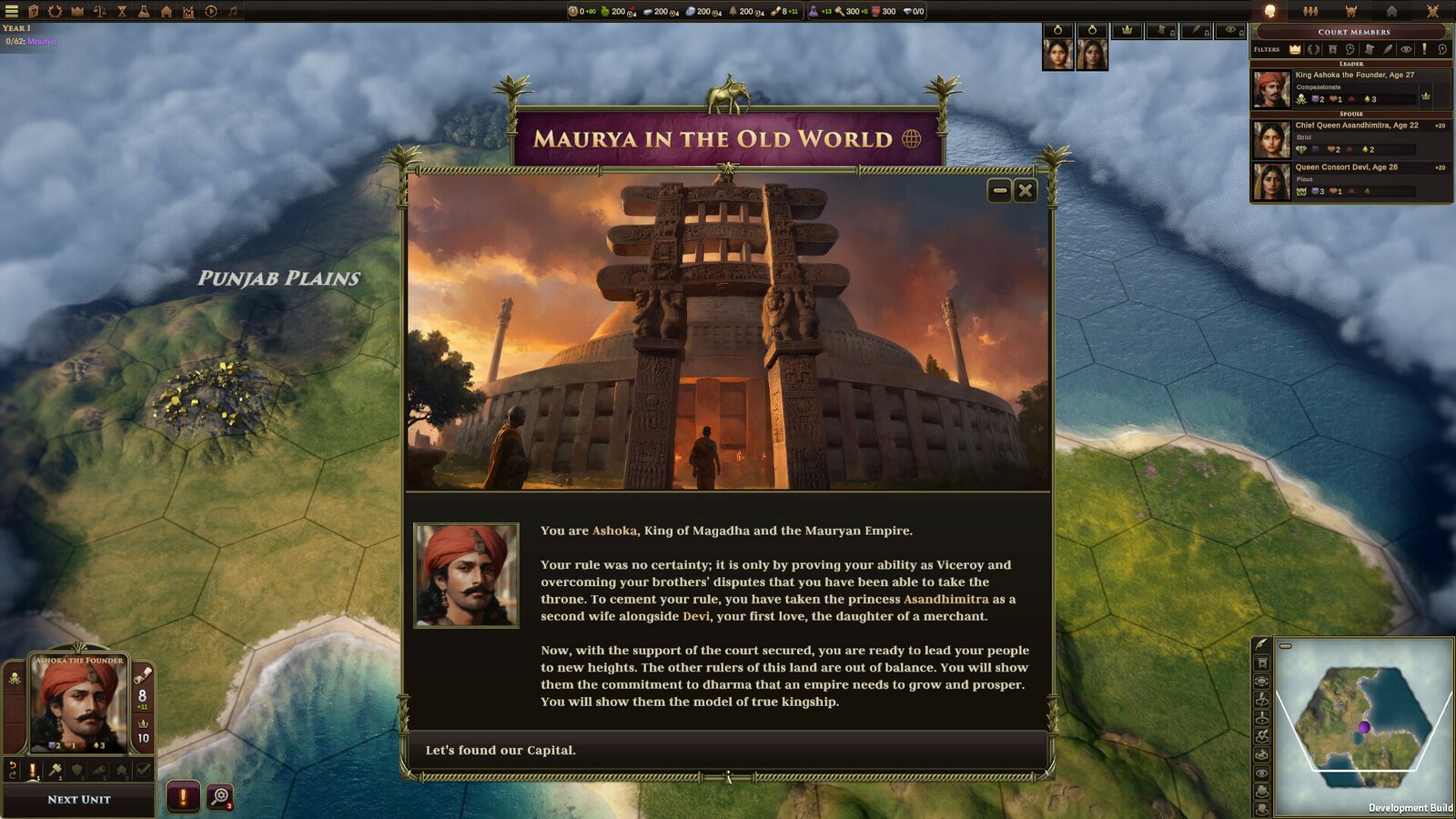
Task: Open the laws panel with the scales icon
Action: (x=98, y=12)
